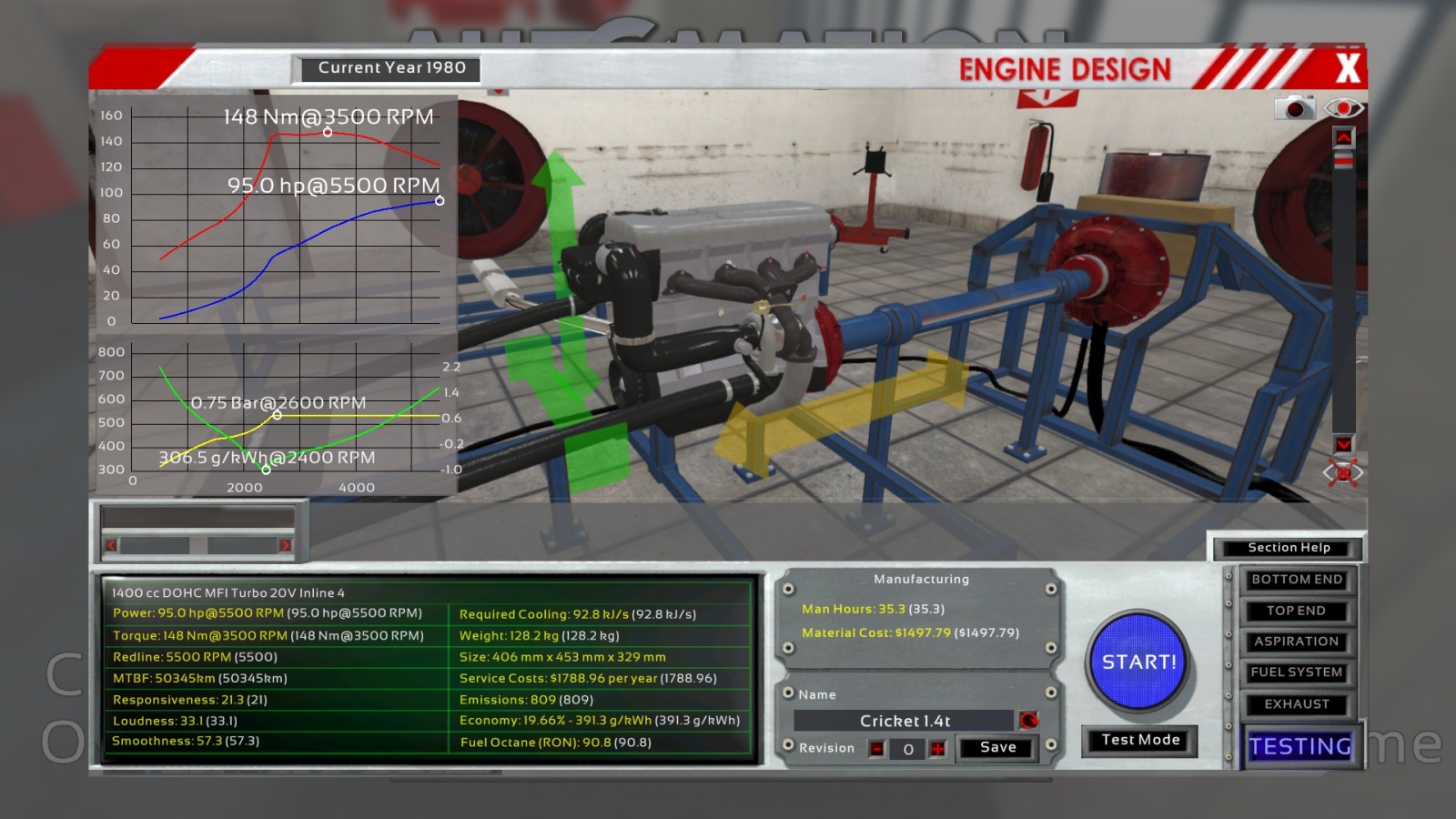Show Section Help

(x=1289, y=548)
